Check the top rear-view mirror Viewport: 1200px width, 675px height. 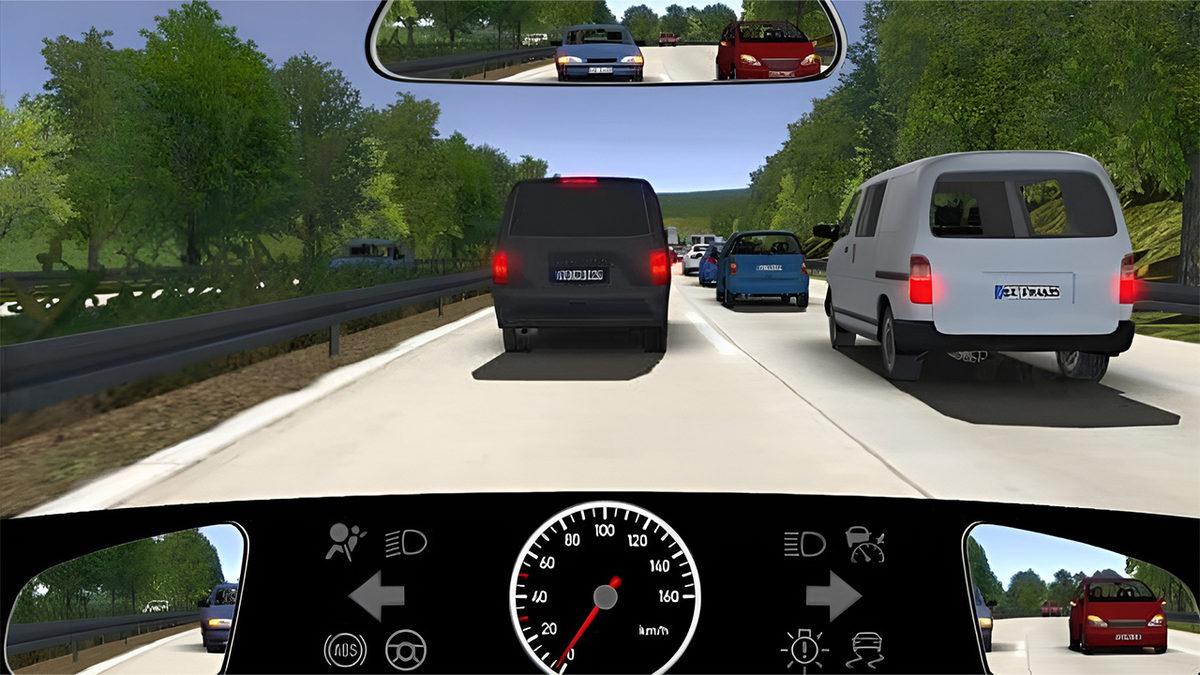click(x=606, y=41)
